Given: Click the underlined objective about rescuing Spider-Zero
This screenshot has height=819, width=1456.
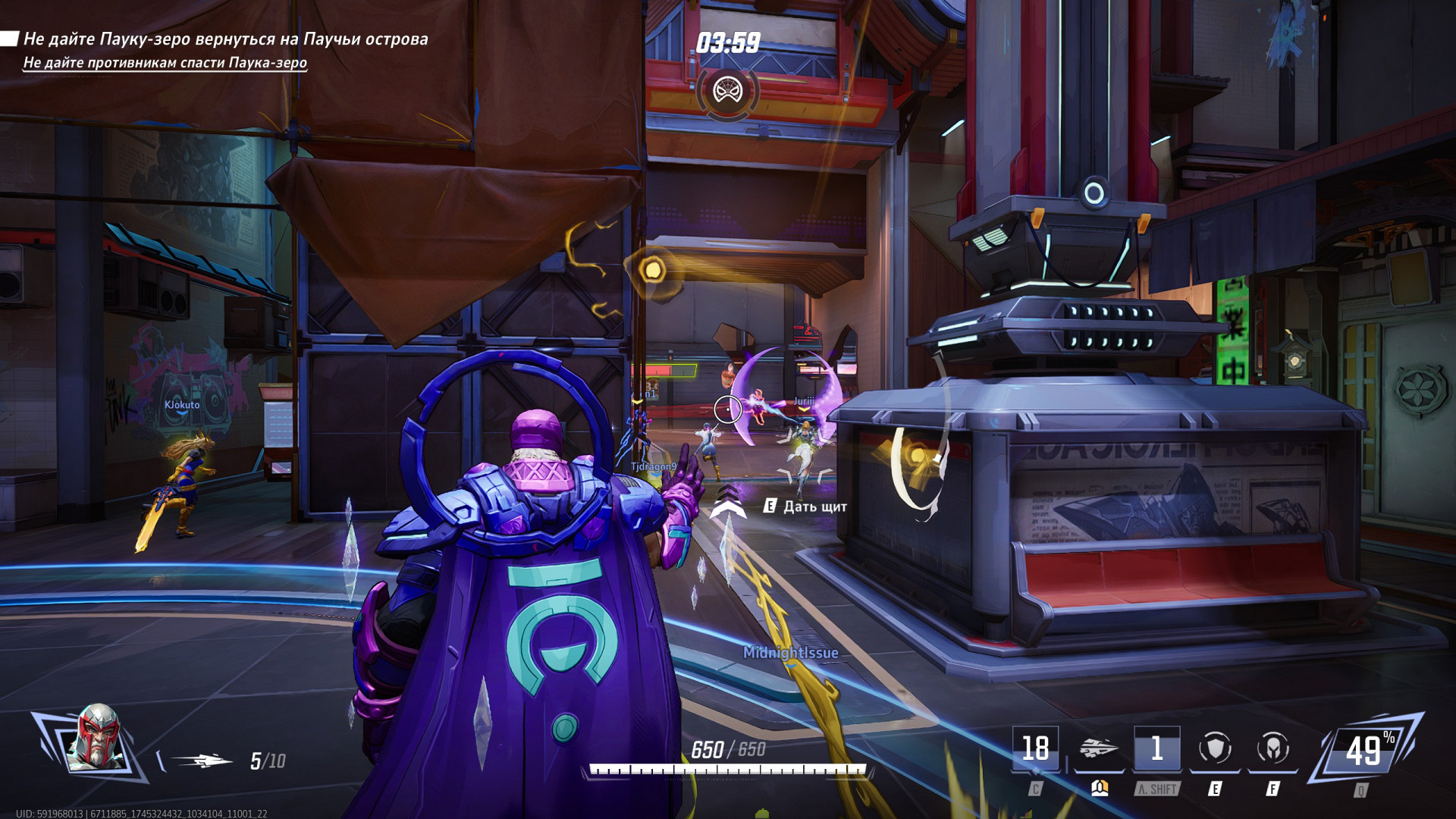Looking at the screenshot, I should (x=165, y=62).
